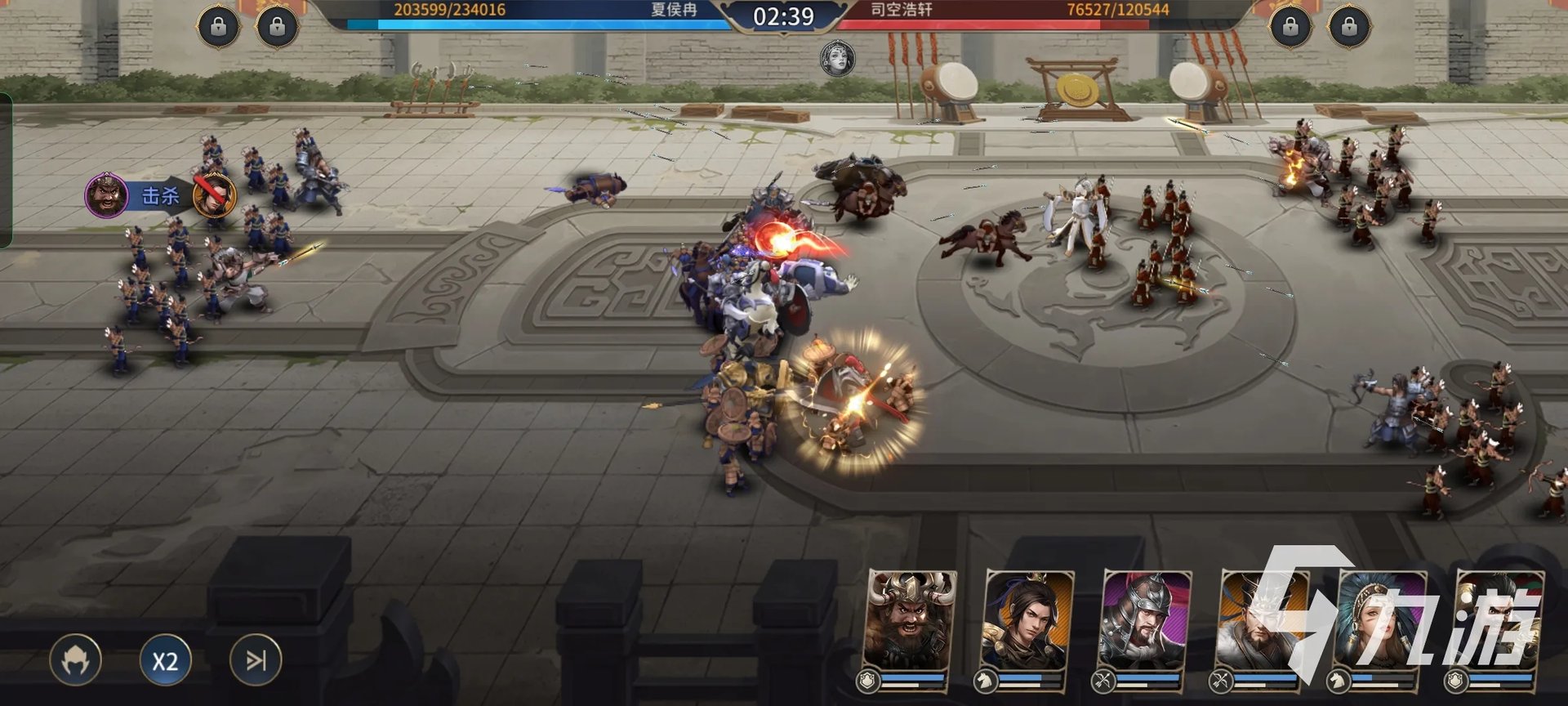The height and width of the screenshot is (706, 1568).
Task: Select the horned-helmet bearded general card
Action: [911, 621]
